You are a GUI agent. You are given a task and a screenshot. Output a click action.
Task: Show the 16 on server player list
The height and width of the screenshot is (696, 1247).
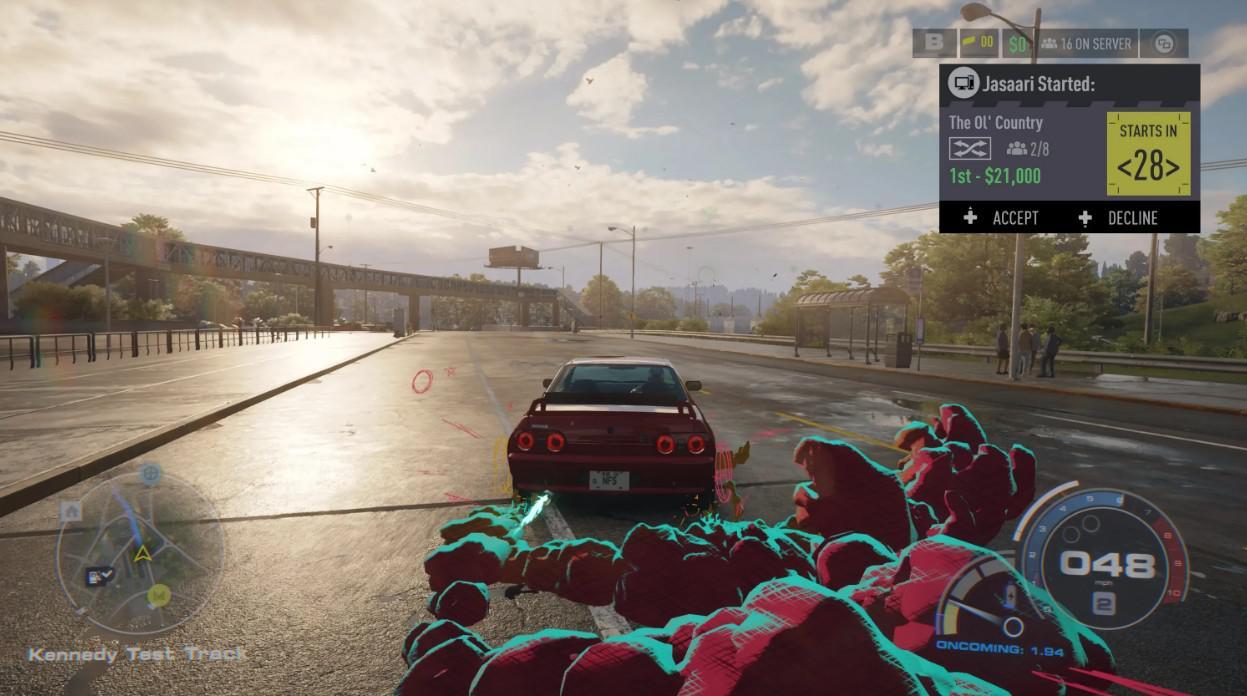tap(1086, 43)
